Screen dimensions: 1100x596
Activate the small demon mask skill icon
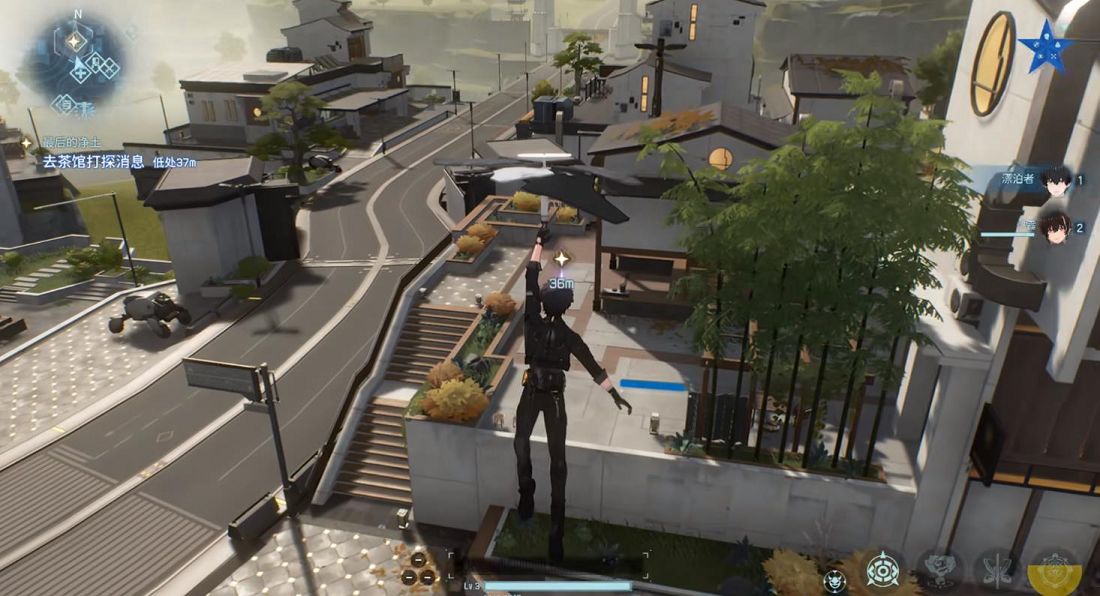pyautogui.click(x=834, y=579)
